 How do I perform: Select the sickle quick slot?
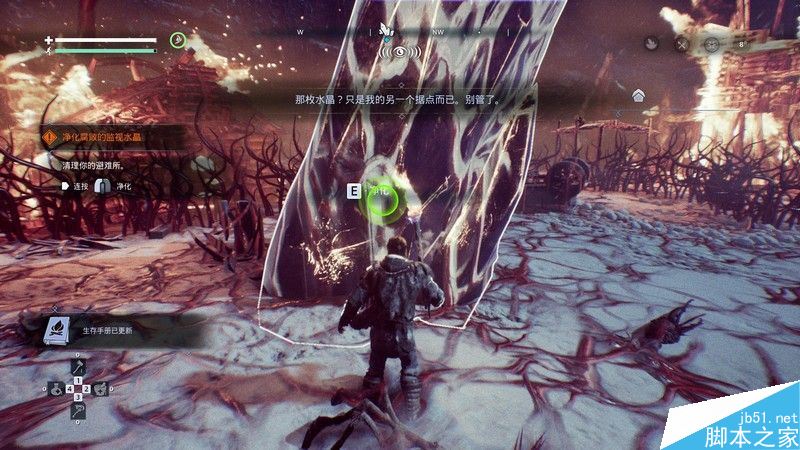[x=78, y=410]
